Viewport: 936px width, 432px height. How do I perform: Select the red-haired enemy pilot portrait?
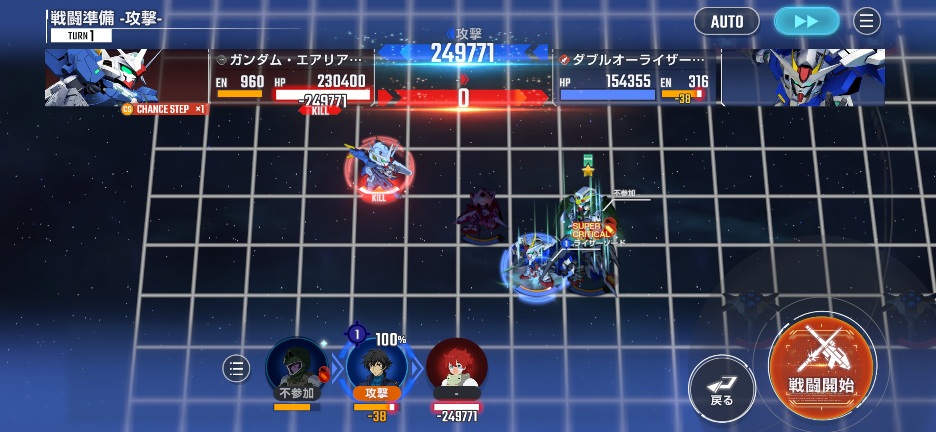click(456, 366)
